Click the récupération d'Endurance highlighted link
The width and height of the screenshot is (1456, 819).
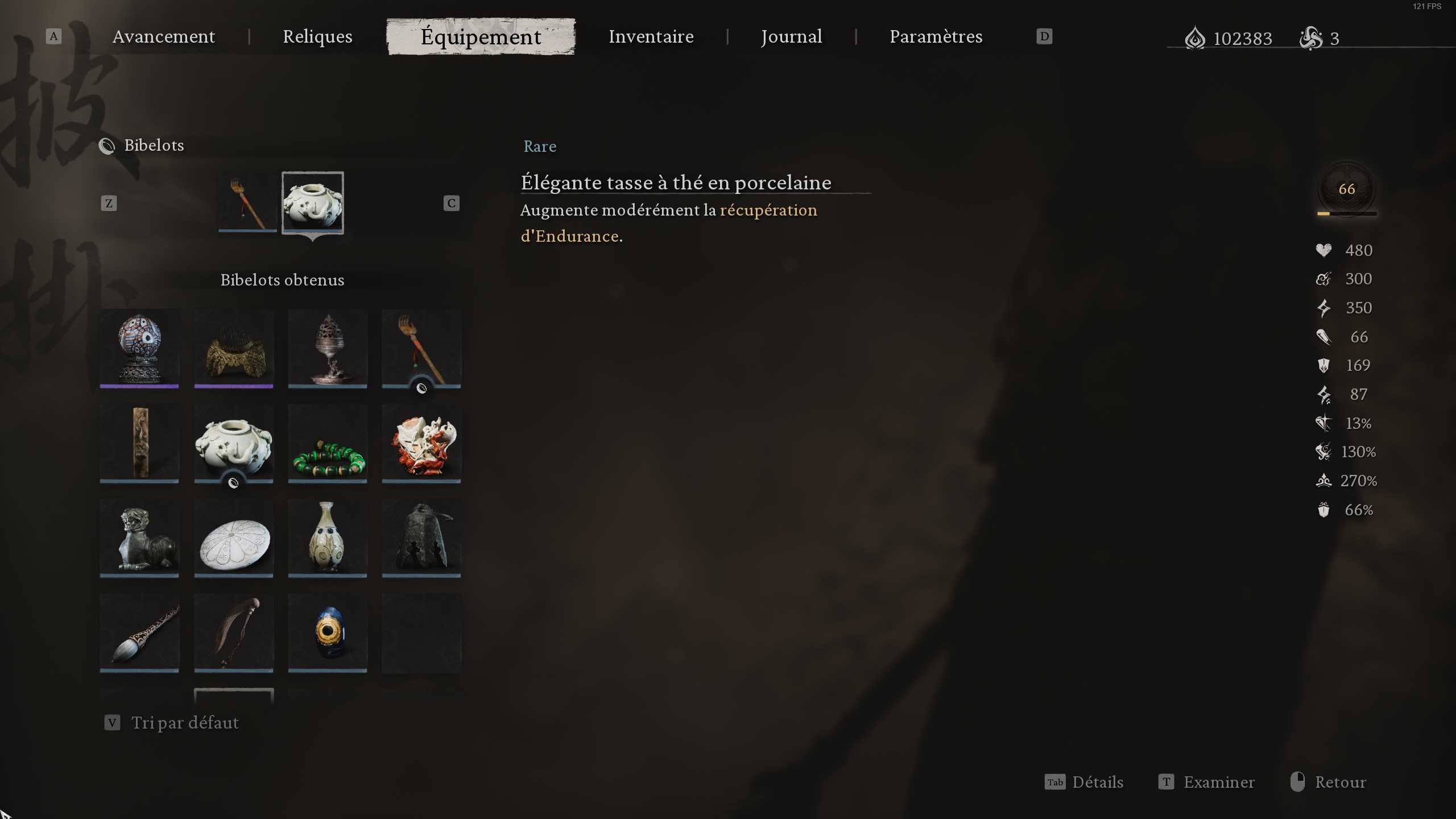(768, 210)
